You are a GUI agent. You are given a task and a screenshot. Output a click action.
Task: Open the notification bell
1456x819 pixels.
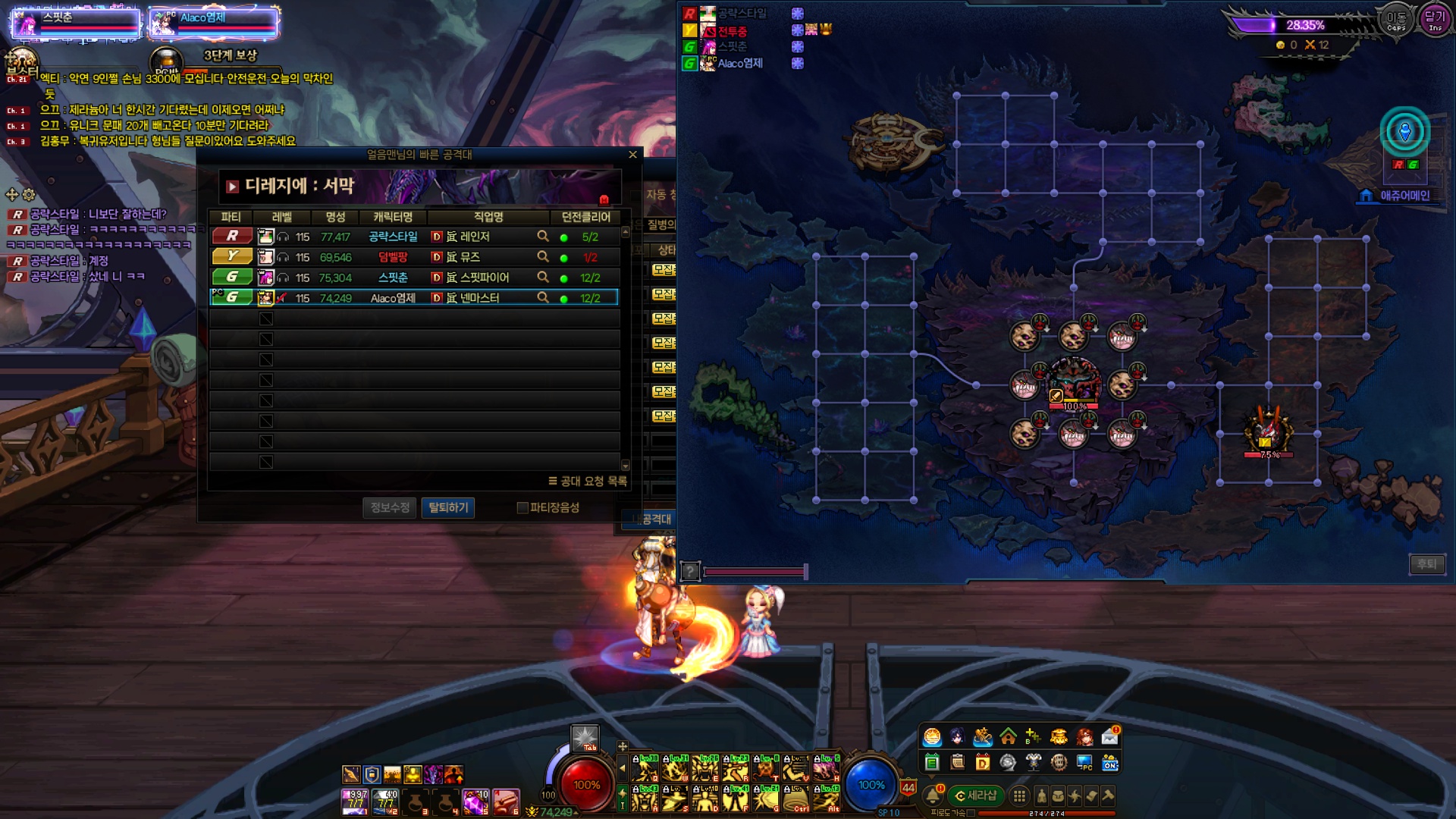tap(934, 795)
